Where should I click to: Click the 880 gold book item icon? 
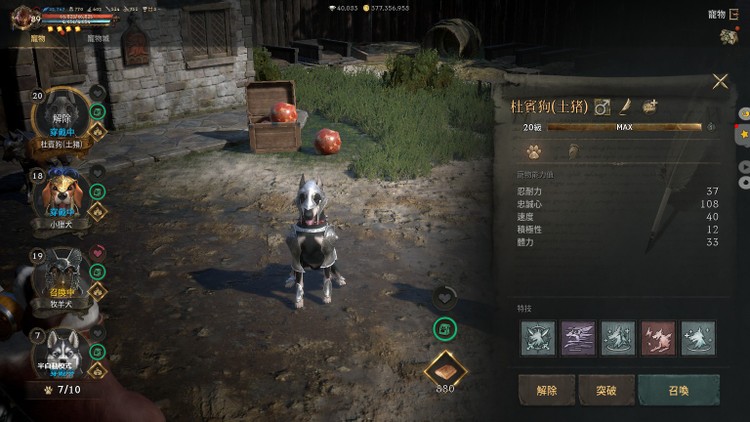[445, 369]
